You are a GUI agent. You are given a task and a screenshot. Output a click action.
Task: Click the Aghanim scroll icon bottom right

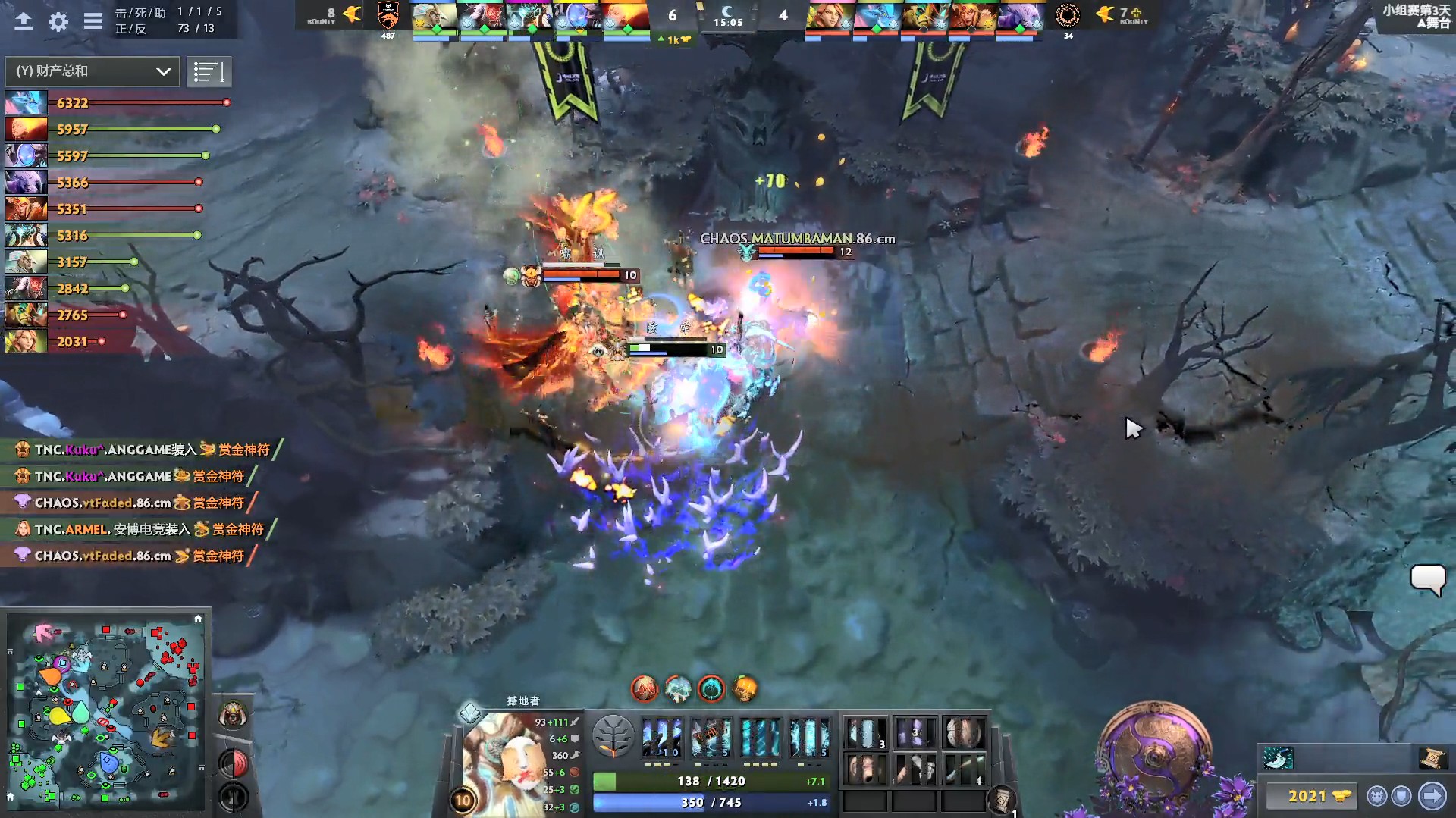[x=1435, y=759]
